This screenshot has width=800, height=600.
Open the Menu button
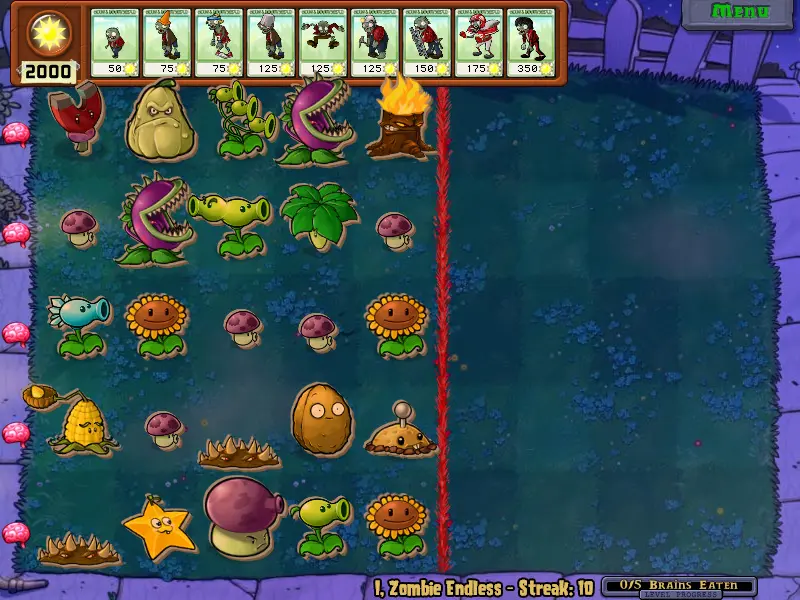[x=740, y=13]
